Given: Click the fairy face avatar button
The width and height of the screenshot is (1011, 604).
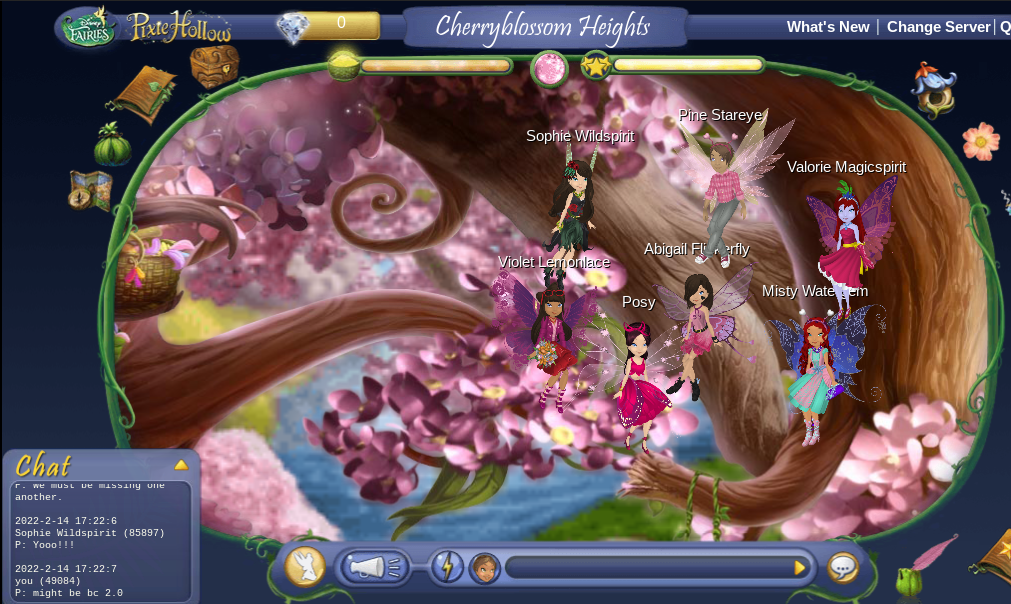Looking at the screenshot, I should click(485, 568).
